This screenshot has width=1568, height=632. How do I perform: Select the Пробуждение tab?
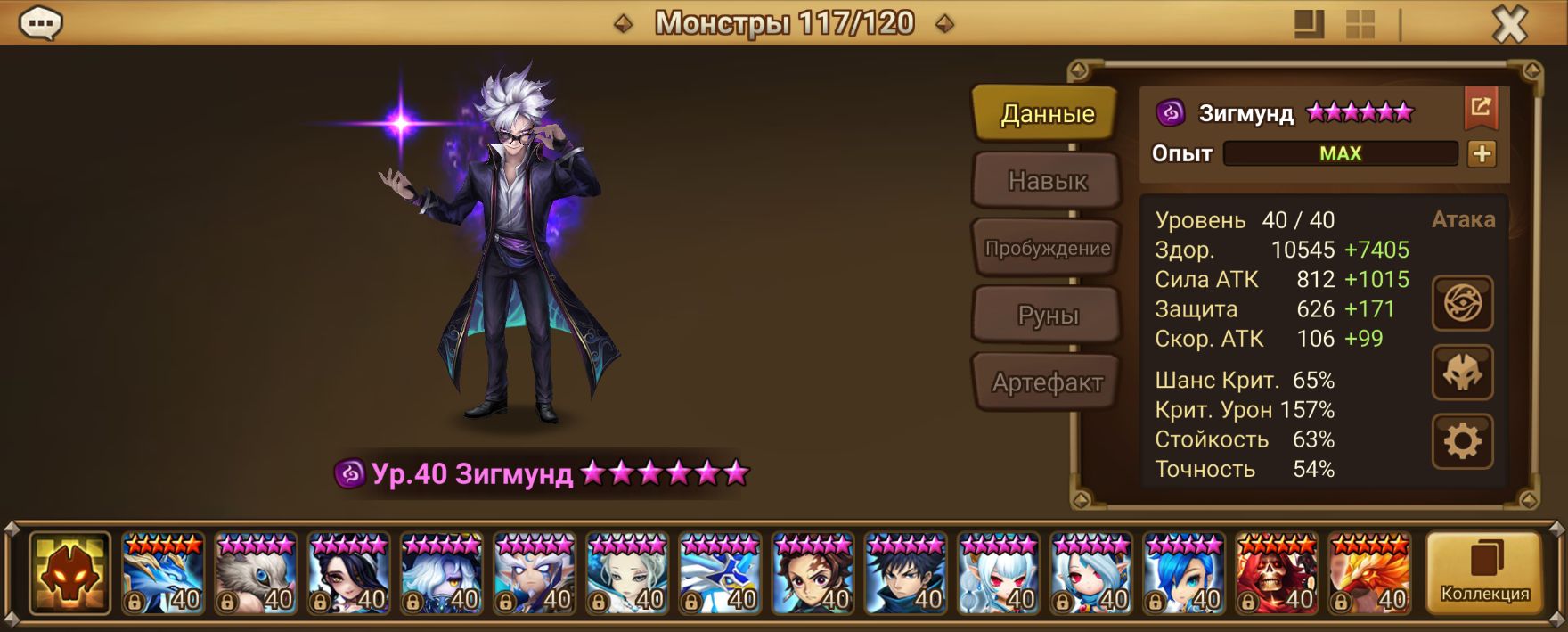1047,249
